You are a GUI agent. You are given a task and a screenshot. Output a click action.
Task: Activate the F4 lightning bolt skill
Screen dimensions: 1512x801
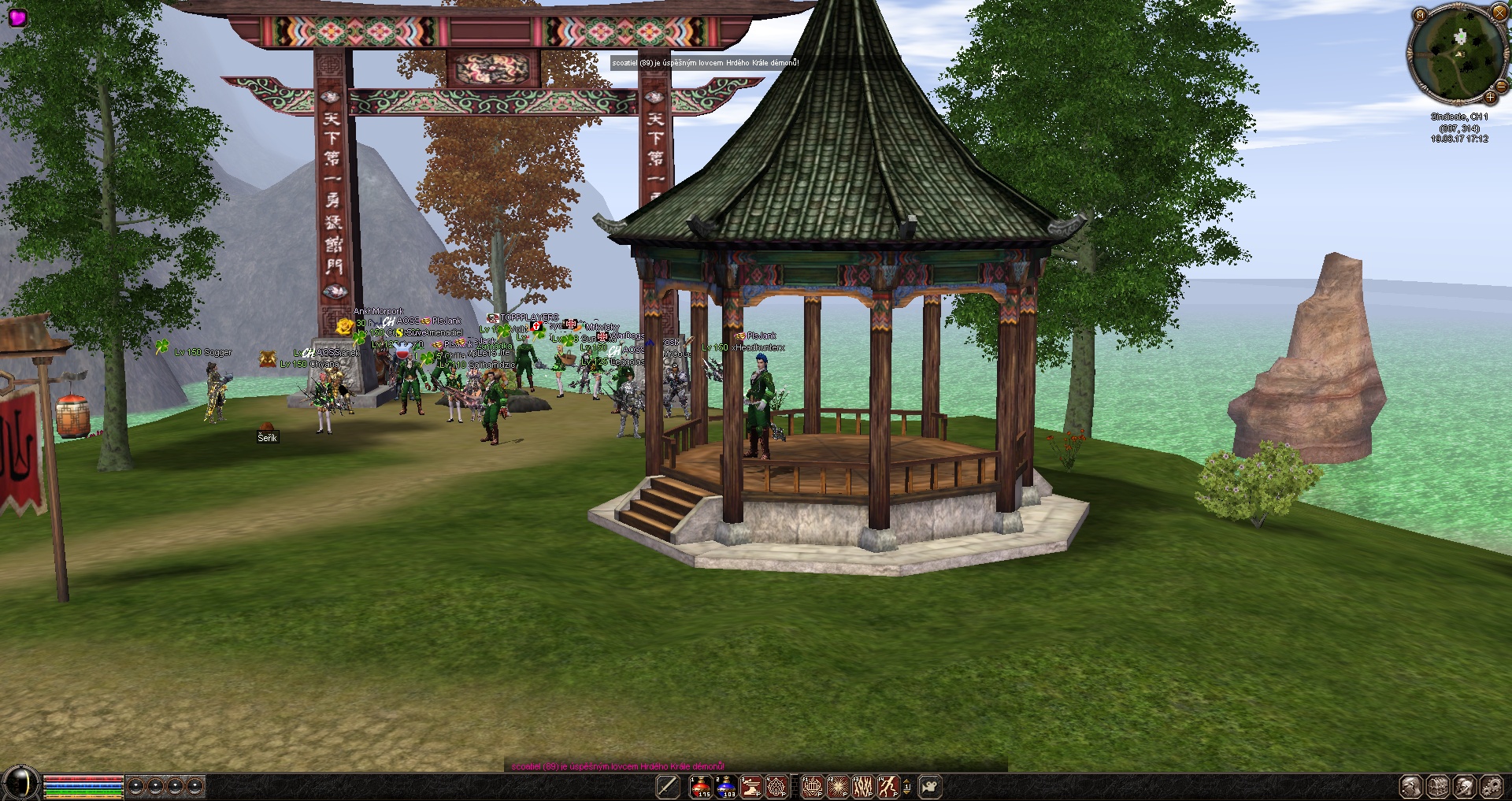(888, 786)
